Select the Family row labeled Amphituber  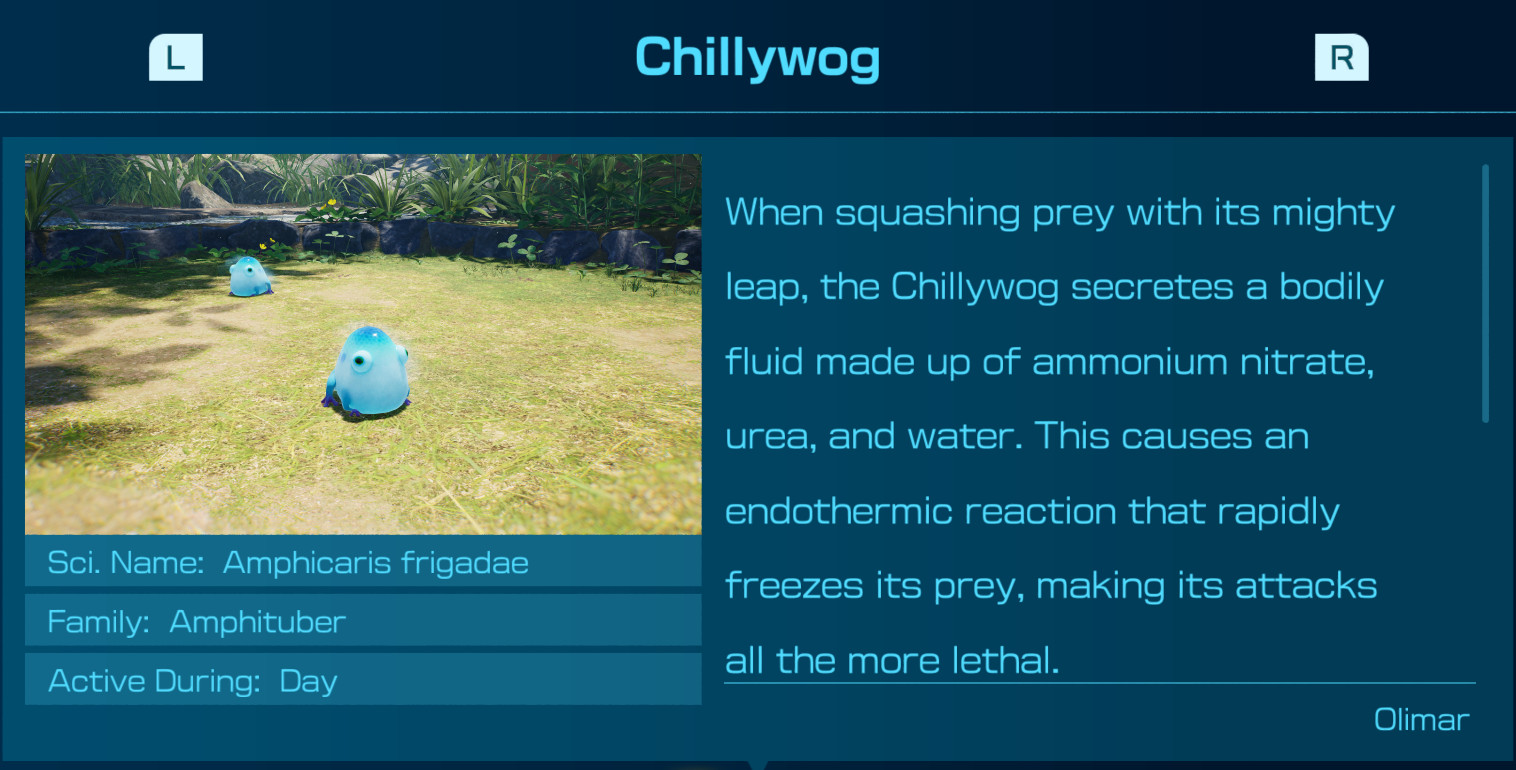pos(362,621)
